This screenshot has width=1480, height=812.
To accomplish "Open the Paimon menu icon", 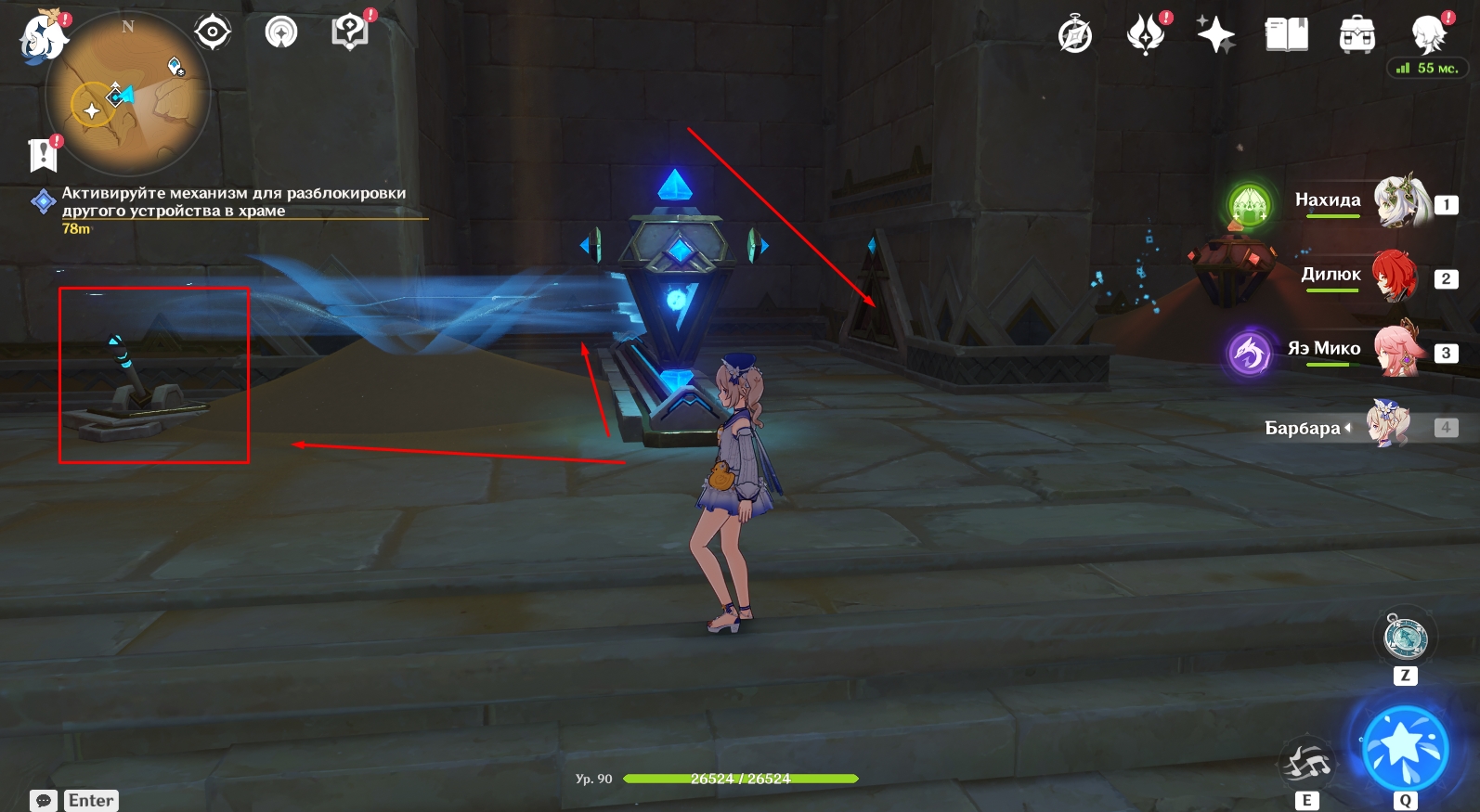I will point(43,39).
